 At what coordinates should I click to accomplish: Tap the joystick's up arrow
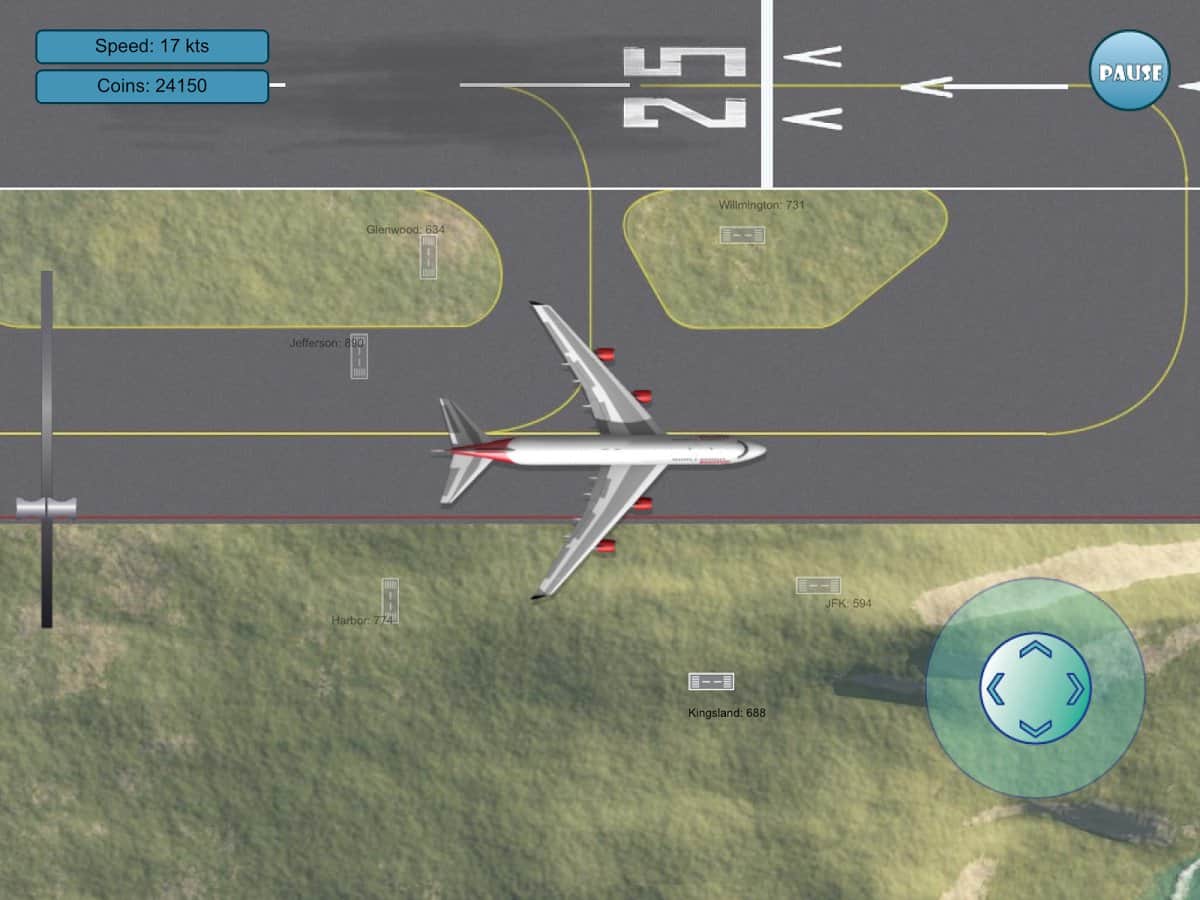pyautogui.click(x=1035, y=650)
